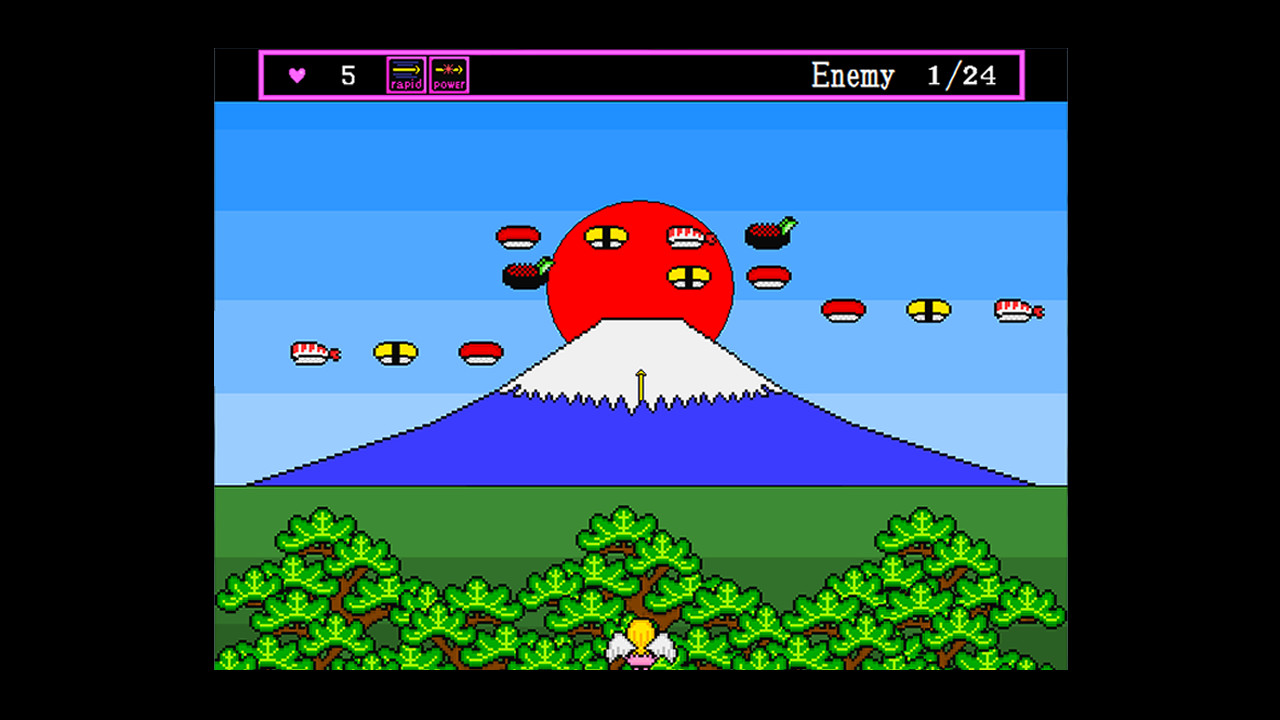Click the pink HUD border frame
Image resolution: width=1280 pixels, height=720 pixels.
coord(640,49)
